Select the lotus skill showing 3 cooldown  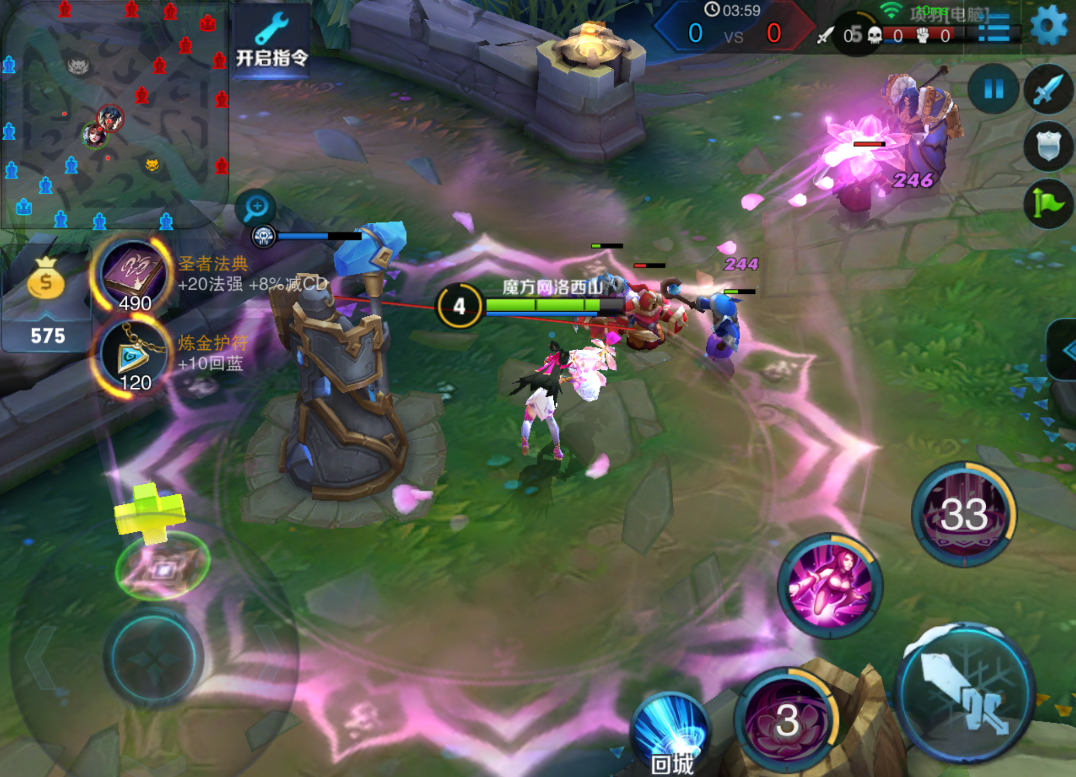pos(787,718)
